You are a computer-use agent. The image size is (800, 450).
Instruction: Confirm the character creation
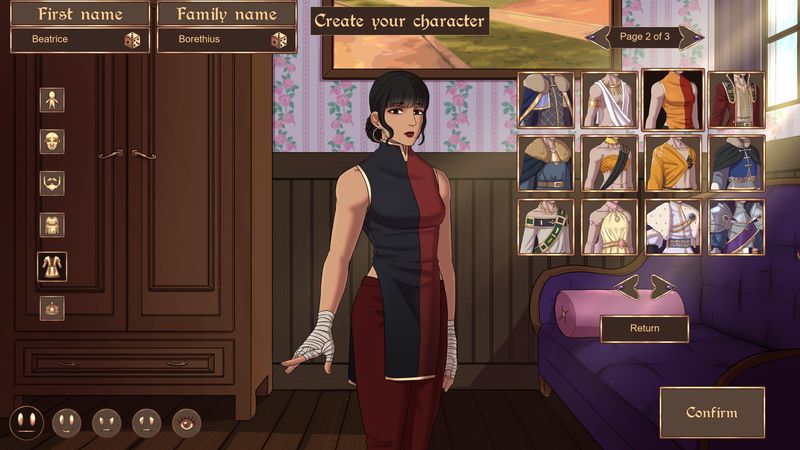point(711,412)
